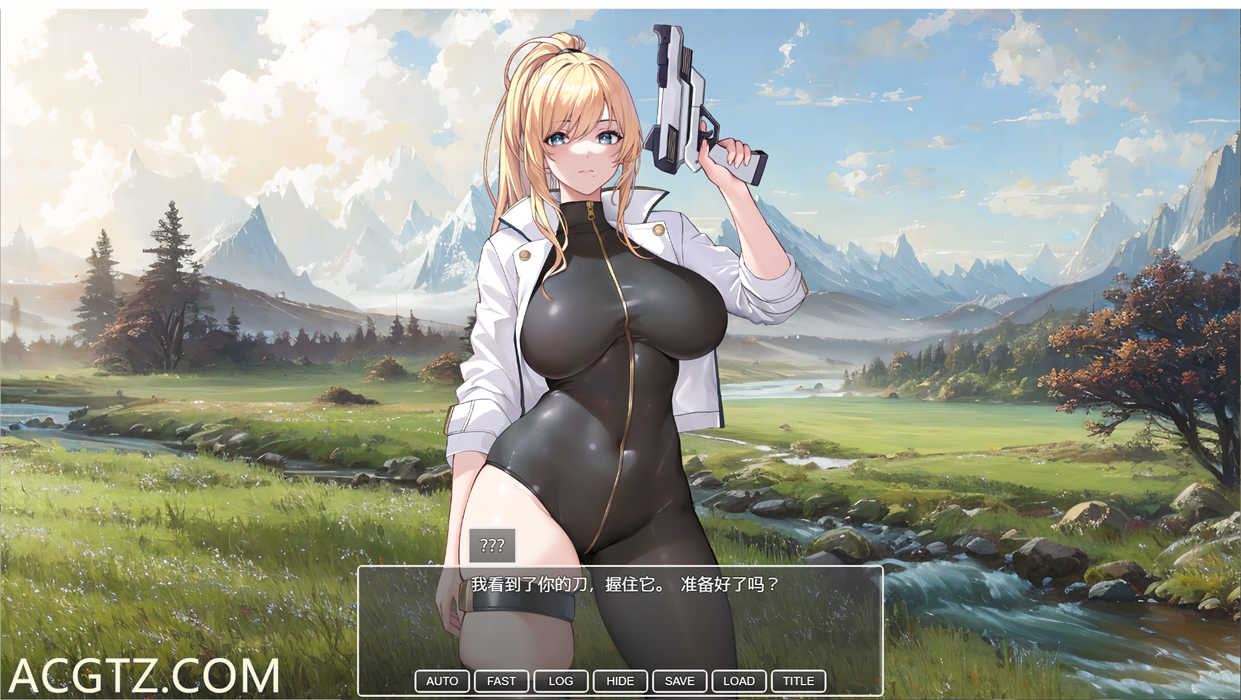Open the dialogue LOG
This screenshot has height=700, width=1241.
pyautogui.click(x=561, y=681)
